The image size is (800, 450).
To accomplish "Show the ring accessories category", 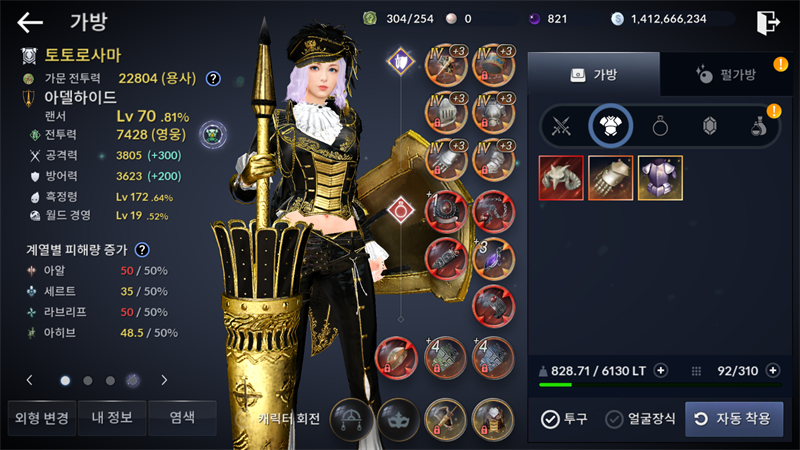I will click(660, 126).
